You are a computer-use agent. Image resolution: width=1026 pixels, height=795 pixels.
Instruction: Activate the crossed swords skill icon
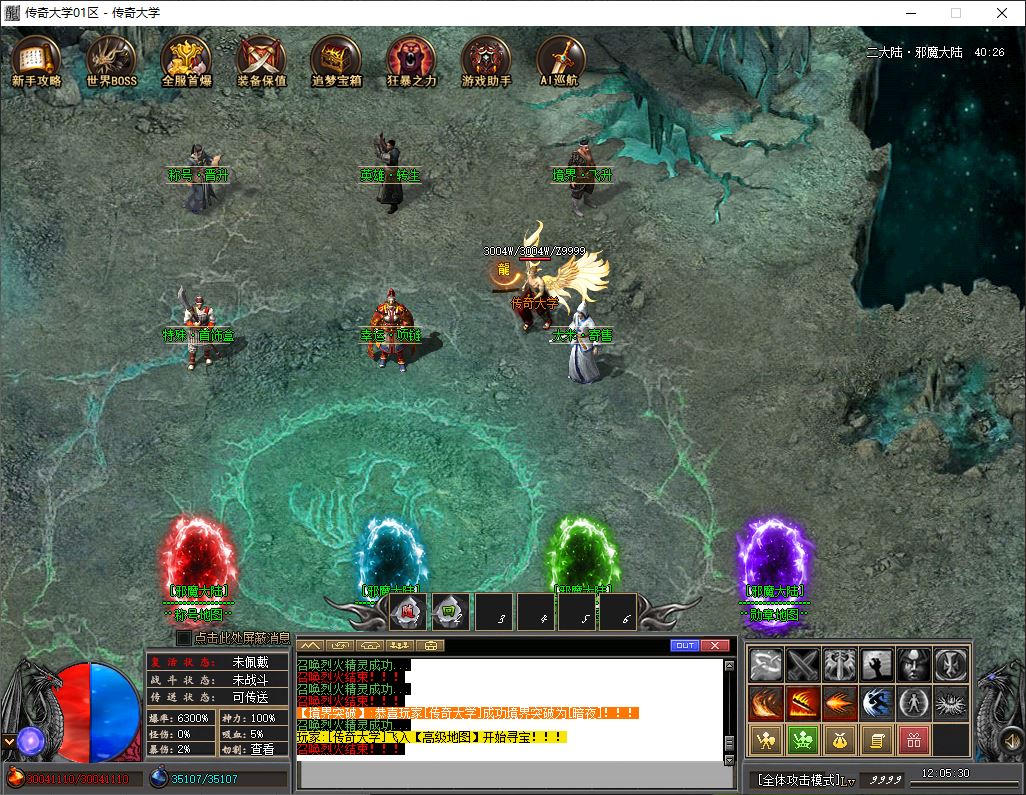[803, 665]
